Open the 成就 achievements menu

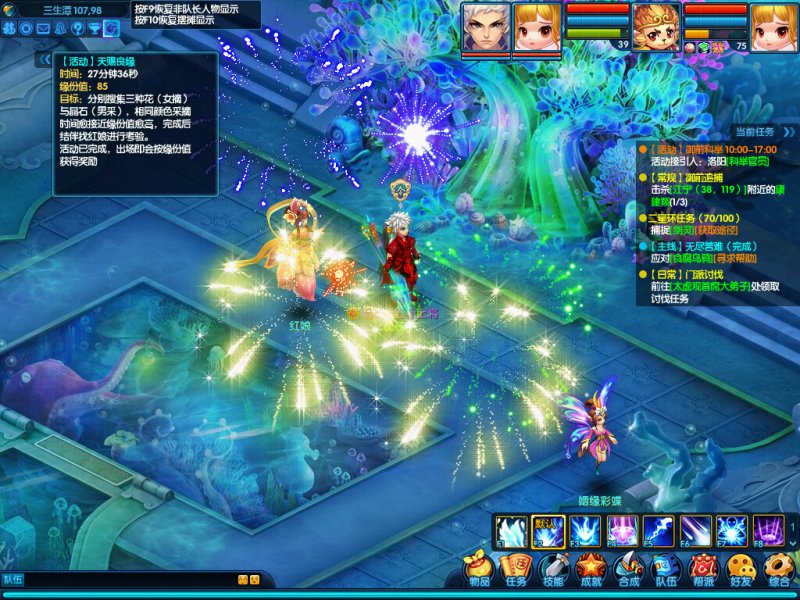tap(591, 569)
